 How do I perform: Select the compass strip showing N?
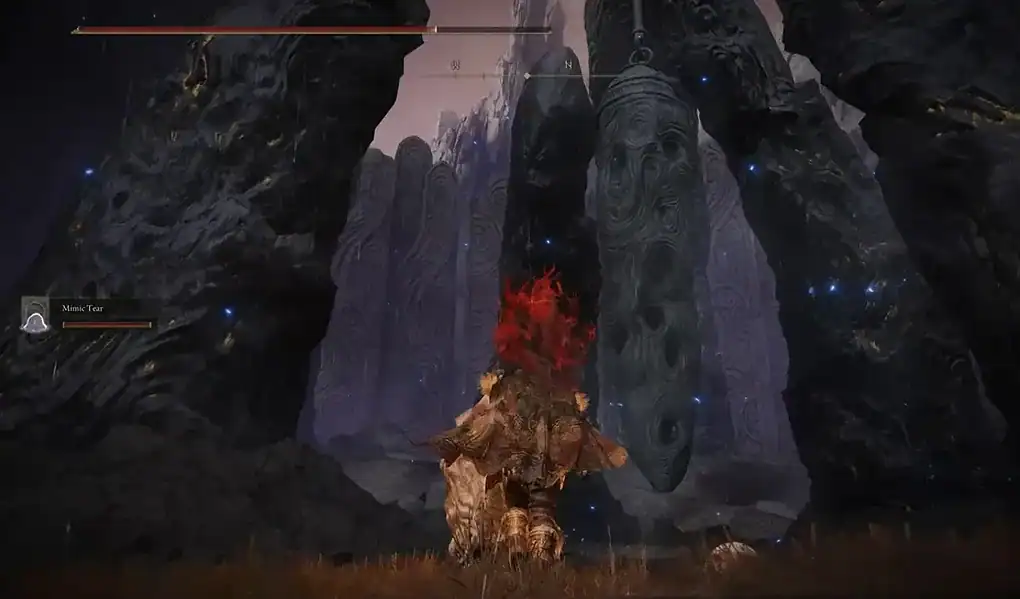pos(520,71)
